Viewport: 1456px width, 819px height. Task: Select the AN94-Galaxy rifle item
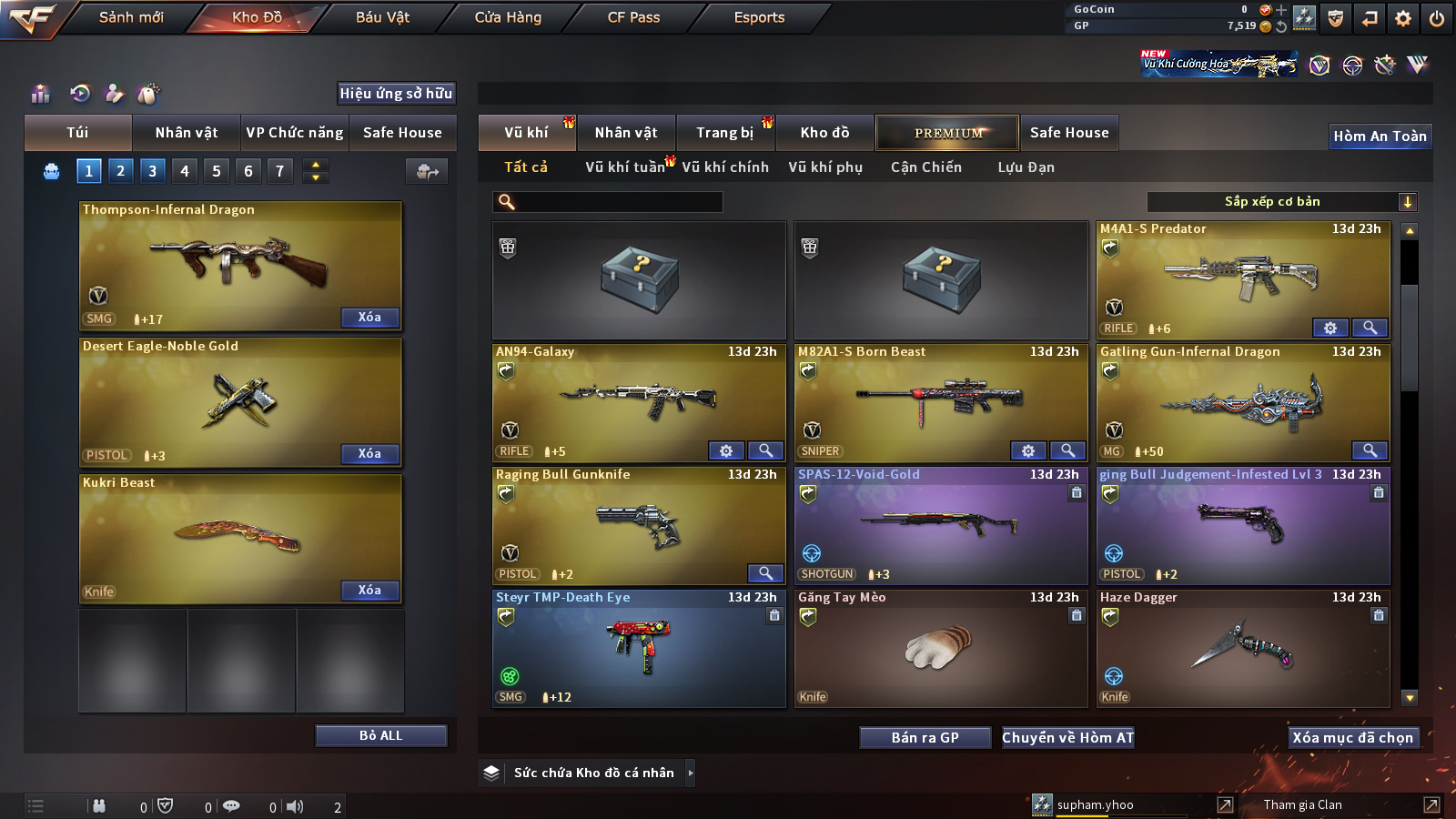coord(639,400)
